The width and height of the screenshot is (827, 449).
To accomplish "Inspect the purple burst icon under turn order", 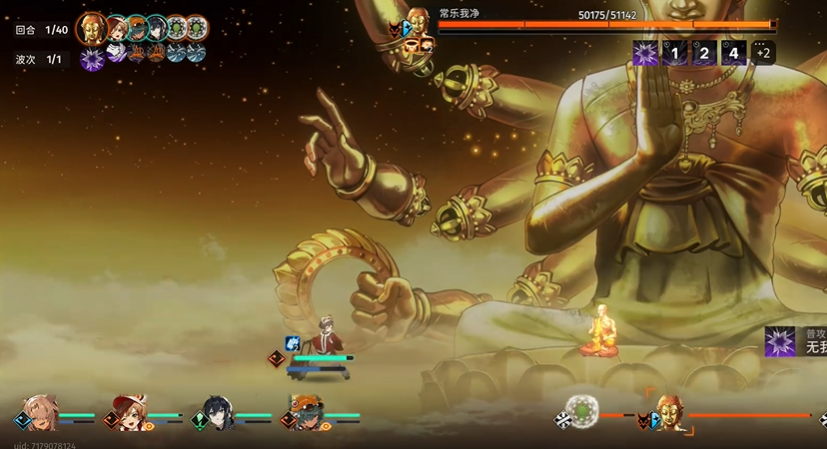I will tap(92, 59).
